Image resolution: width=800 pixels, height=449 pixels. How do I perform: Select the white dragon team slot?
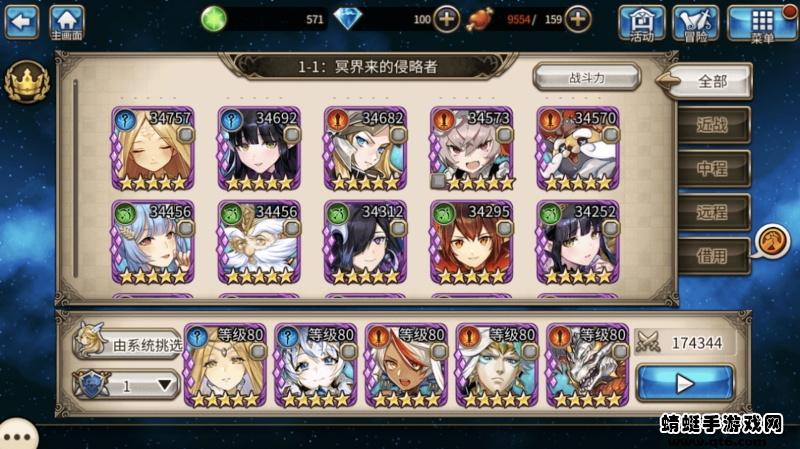pyautogui.click(x=586, y=365)
